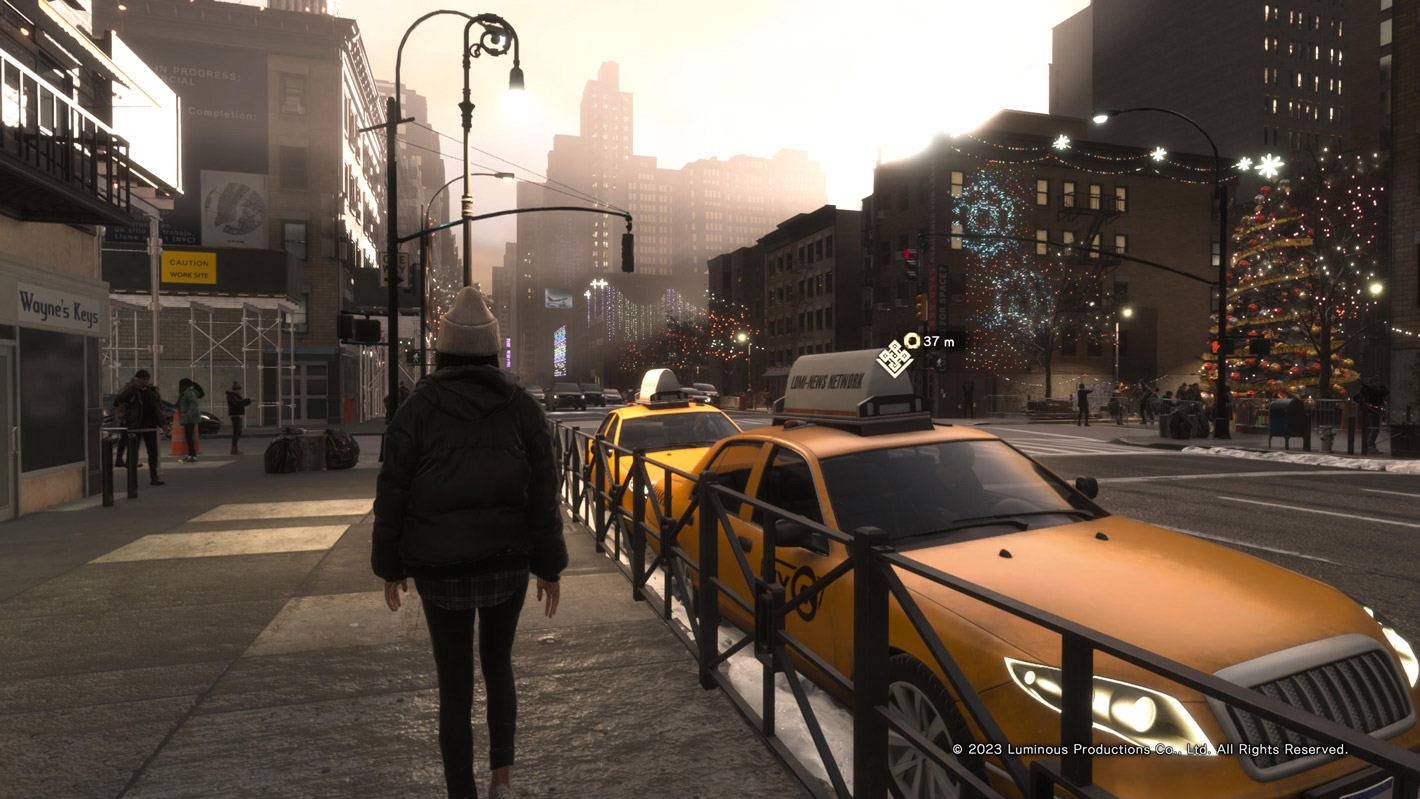Click the diamond objective waypoint marker

(x=894, y=359)
